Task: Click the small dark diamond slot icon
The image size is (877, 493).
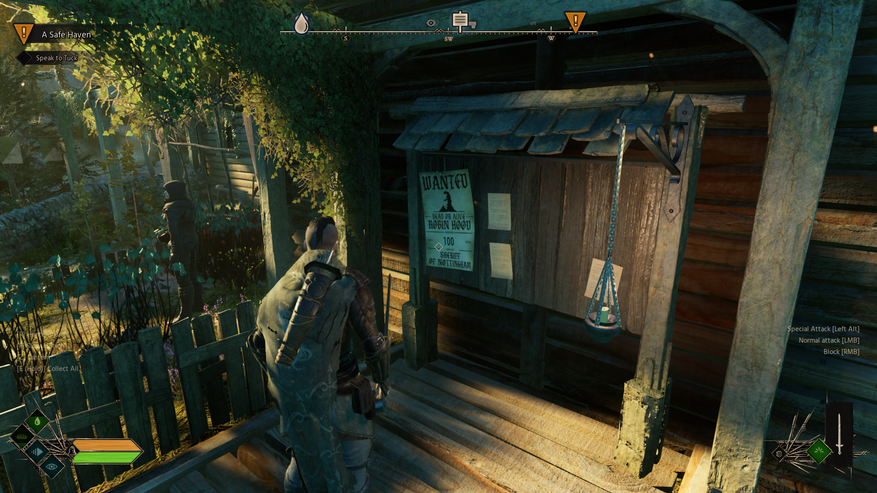Action: tap(780, 453)
